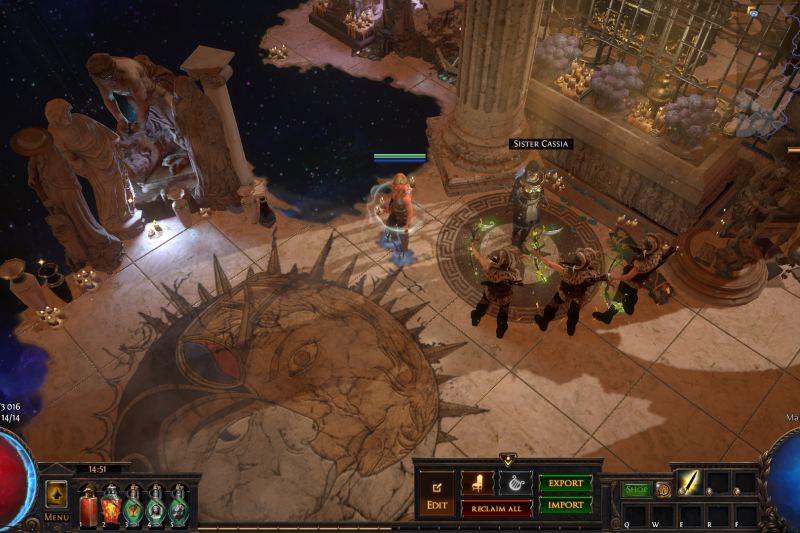Export the hideout layout
The height and width of the screenshot is (533, 800).
click(x=565, y=483)
